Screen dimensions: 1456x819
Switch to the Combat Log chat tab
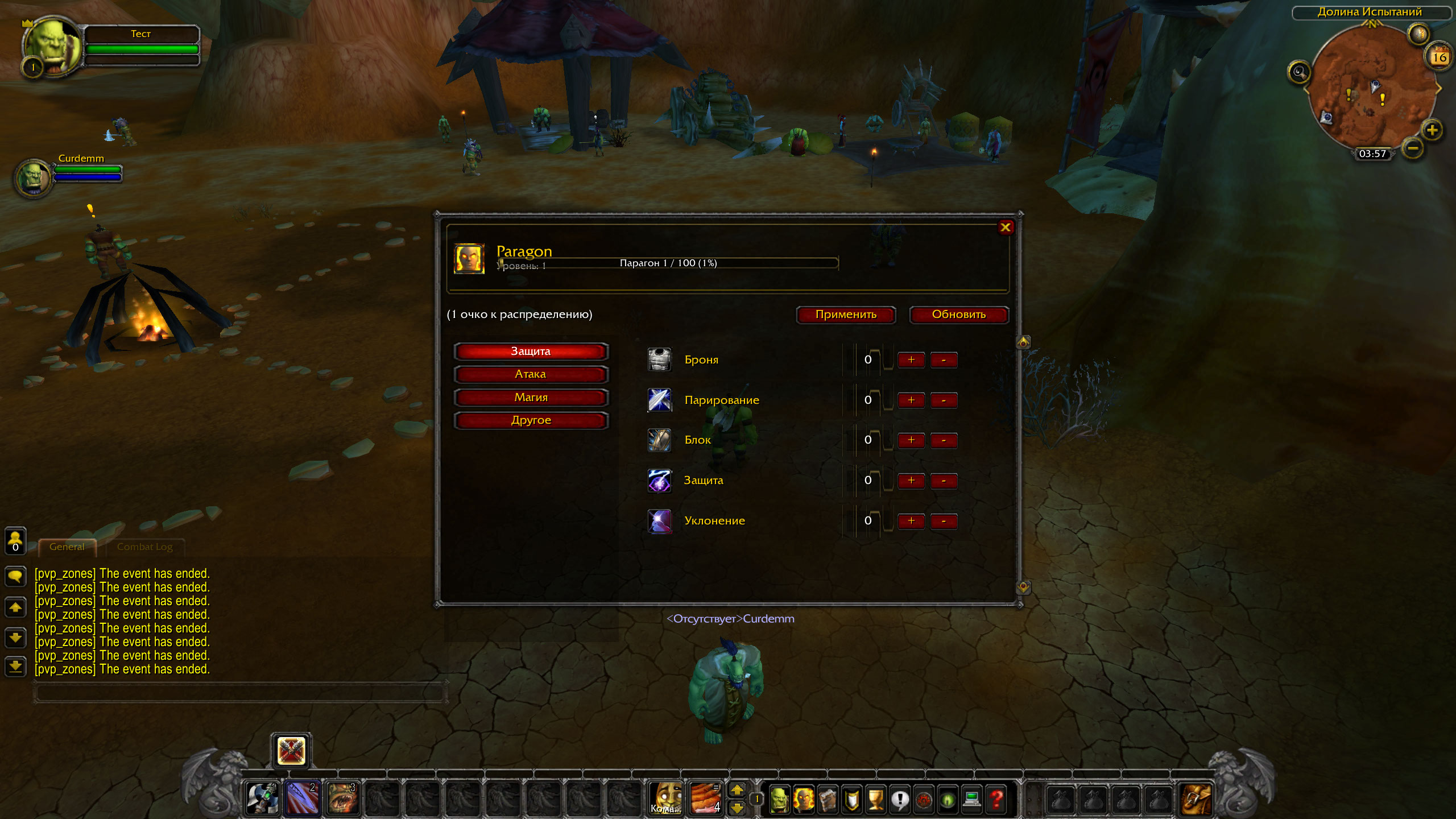[144, 547]
